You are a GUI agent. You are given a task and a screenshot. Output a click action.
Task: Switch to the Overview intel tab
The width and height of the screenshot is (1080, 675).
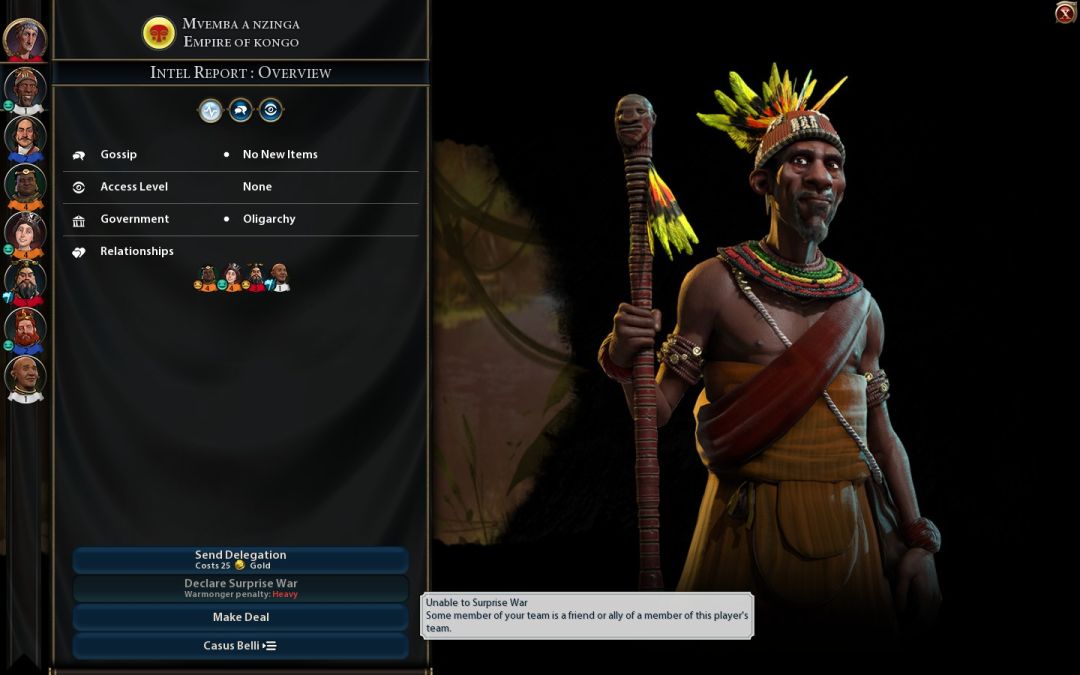click(x=210, y=111)
